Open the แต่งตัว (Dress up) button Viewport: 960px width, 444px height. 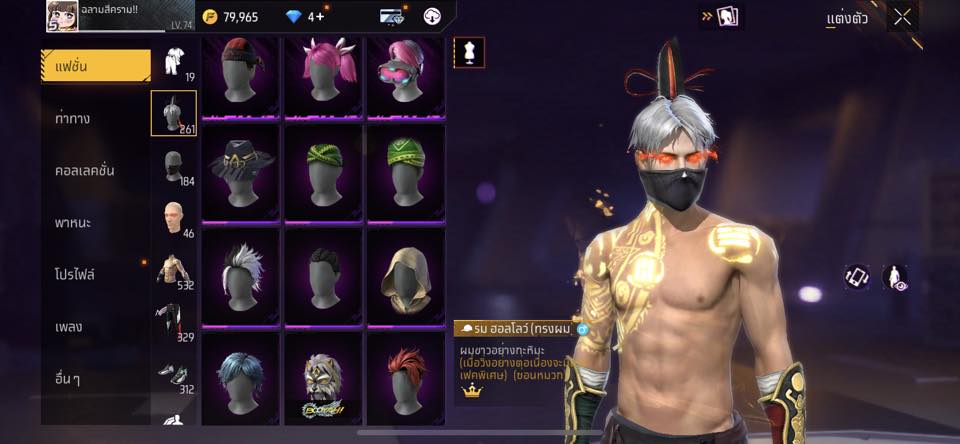(x=847, y=18)
